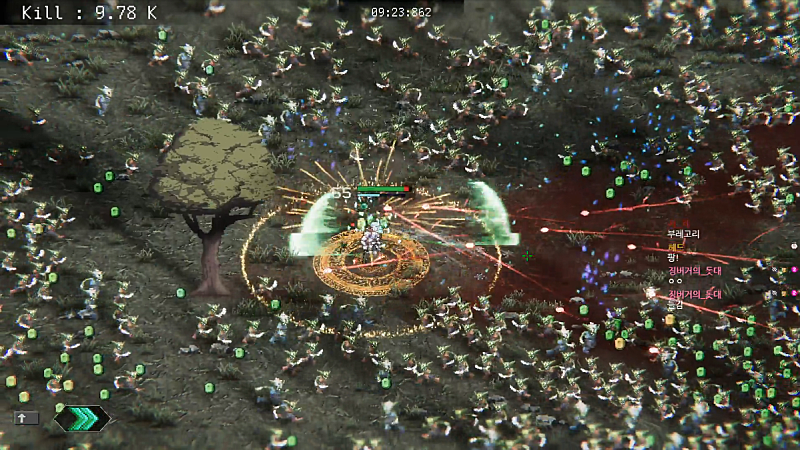Click the small up-arrow icon
800x450 pixels.
(27, 418)
